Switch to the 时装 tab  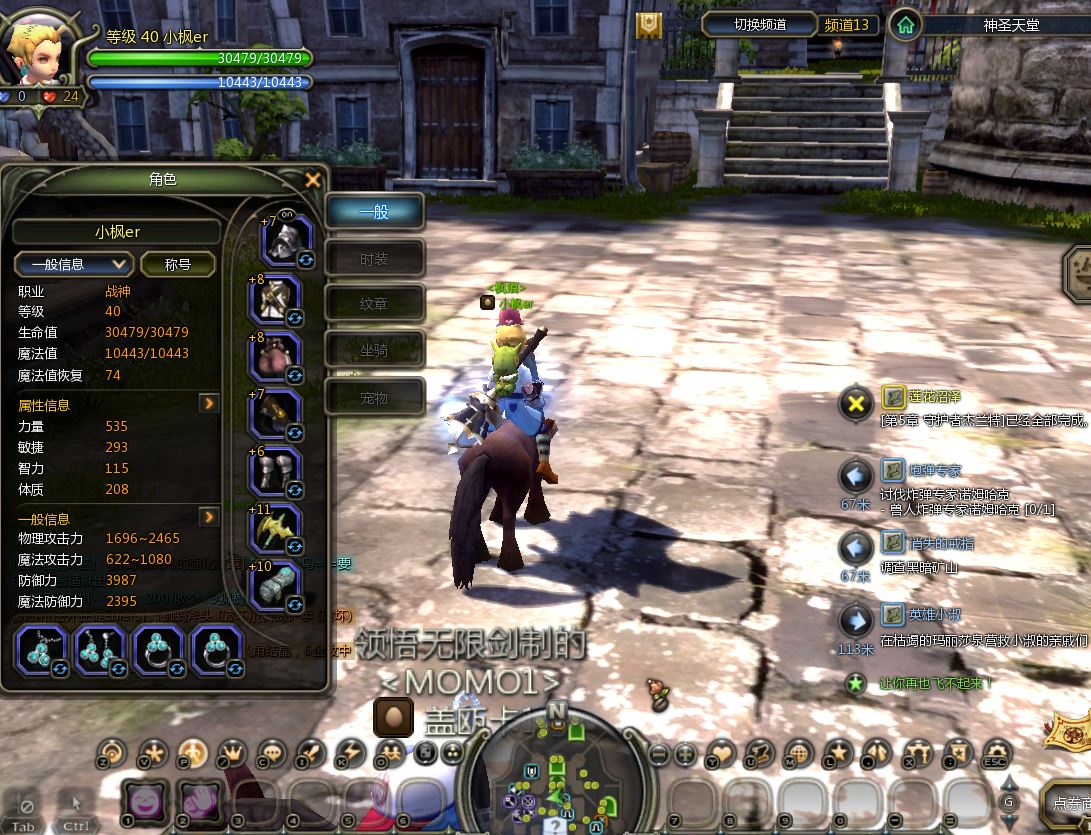[374, 259]
